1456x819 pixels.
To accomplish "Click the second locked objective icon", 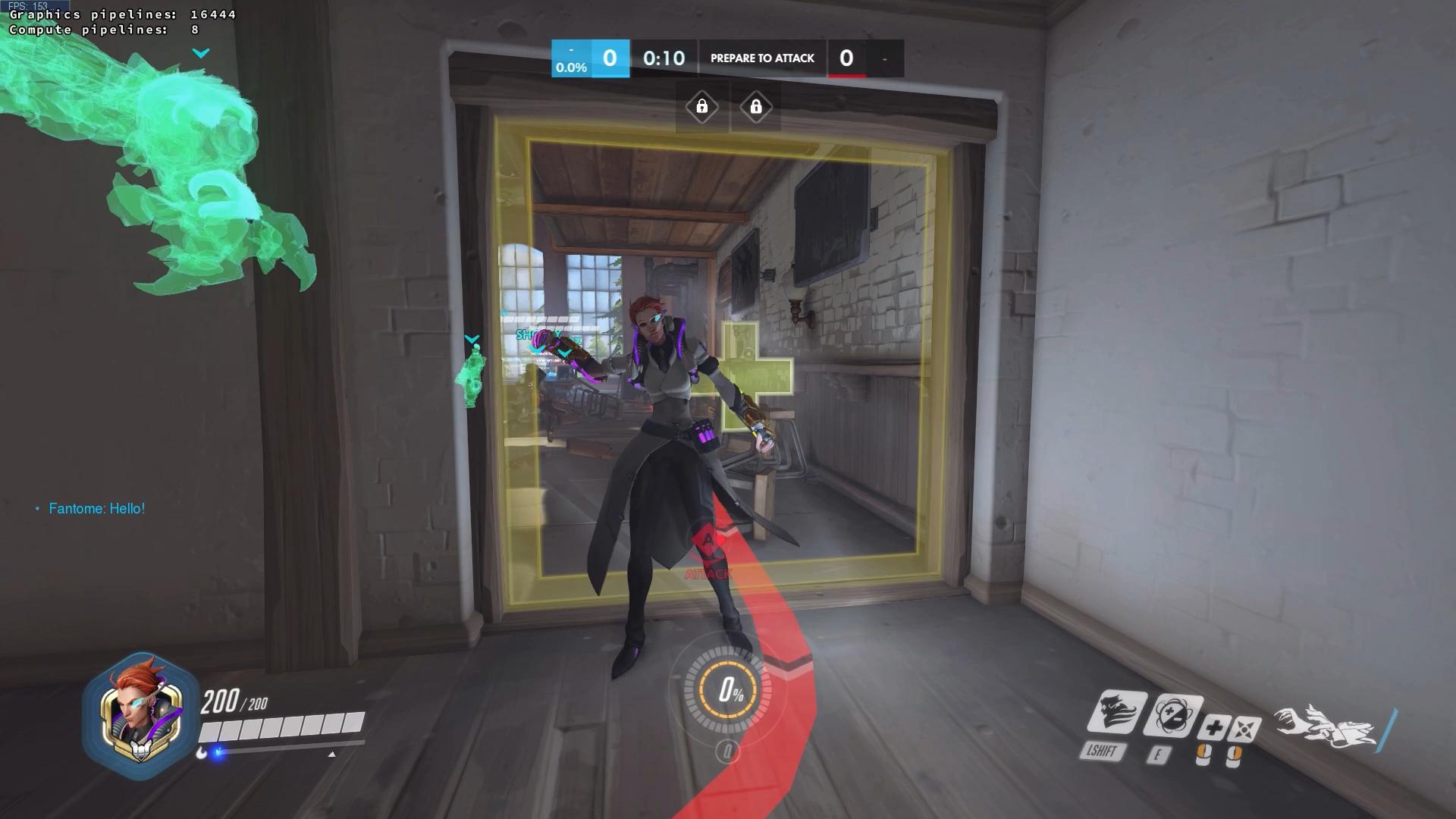I will click(x=755, y=107).
